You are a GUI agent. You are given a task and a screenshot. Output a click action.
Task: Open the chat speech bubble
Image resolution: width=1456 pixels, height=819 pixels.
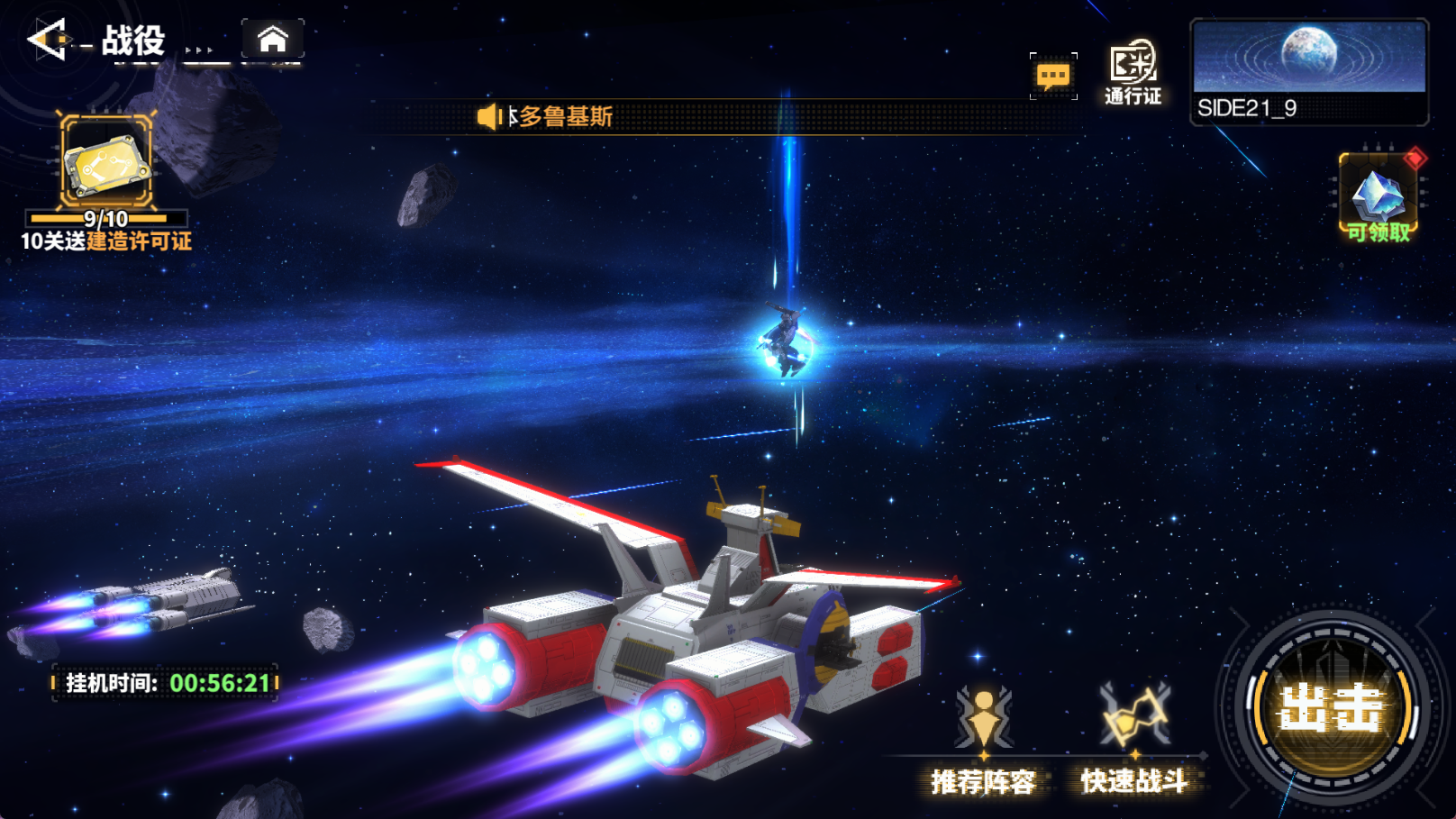(x=1053, y=76)
